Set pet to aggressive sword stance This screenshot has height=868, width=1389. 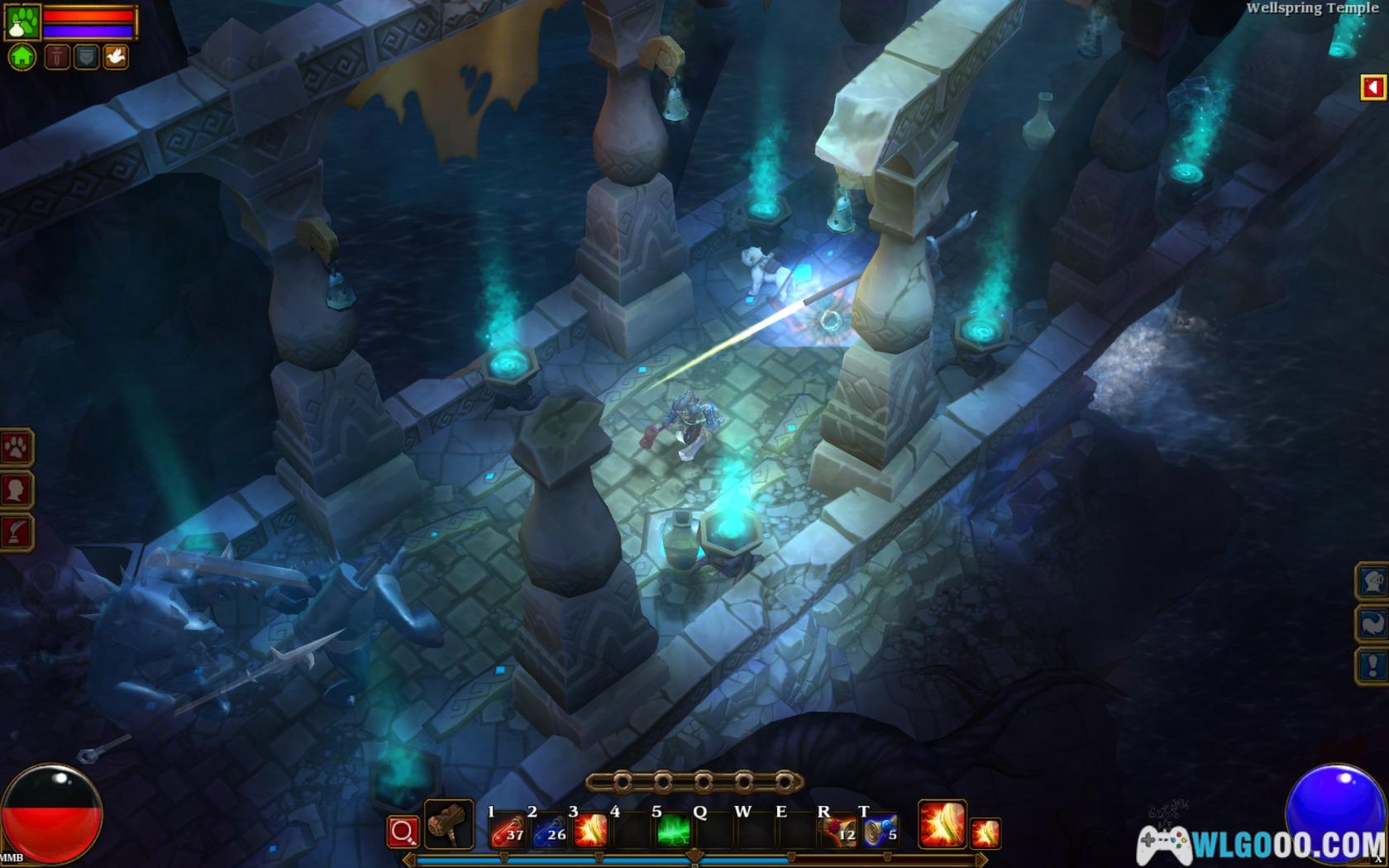click(x=57, y=56)
